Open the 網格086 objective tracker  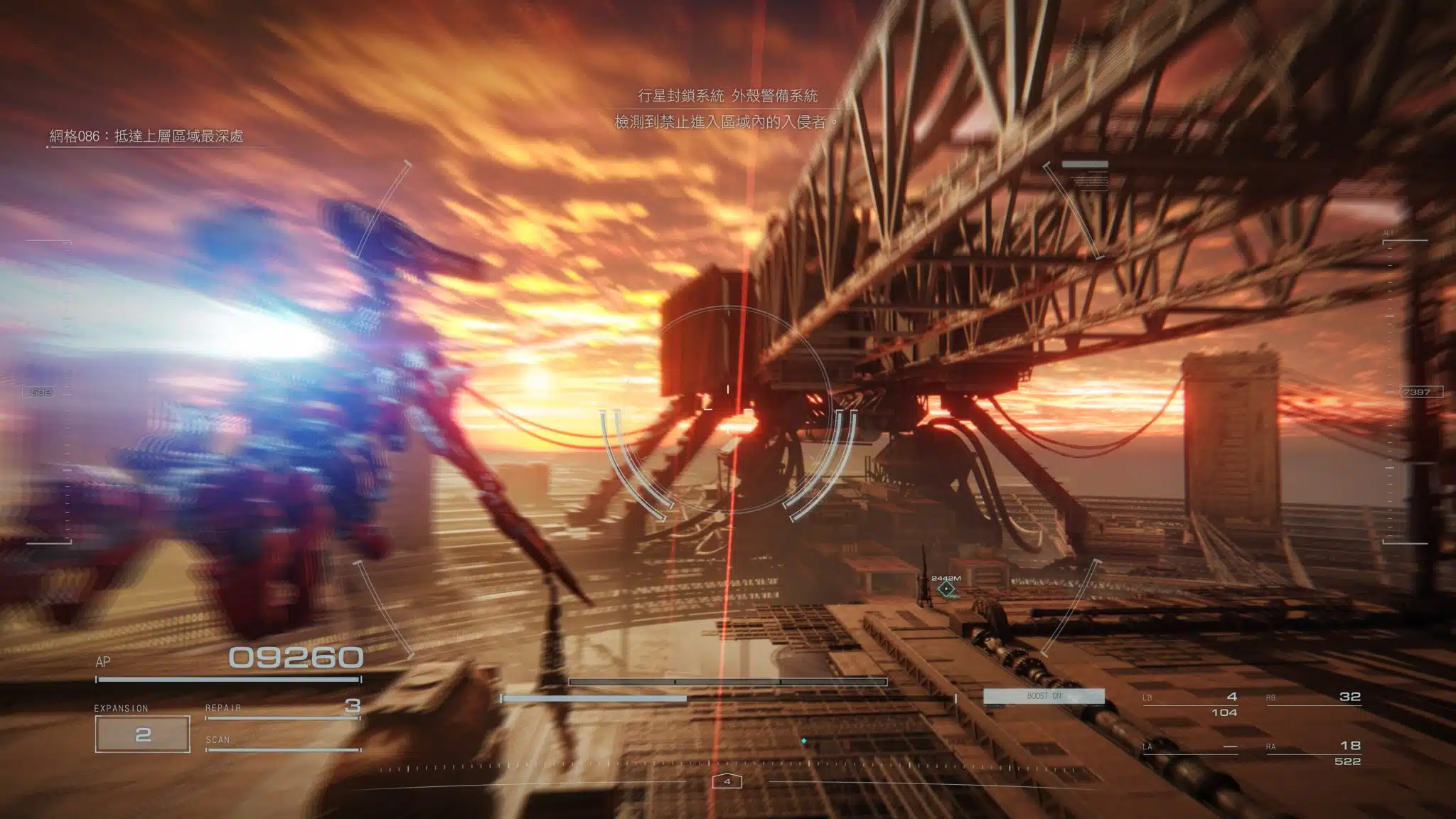click(x=146, y=136)
